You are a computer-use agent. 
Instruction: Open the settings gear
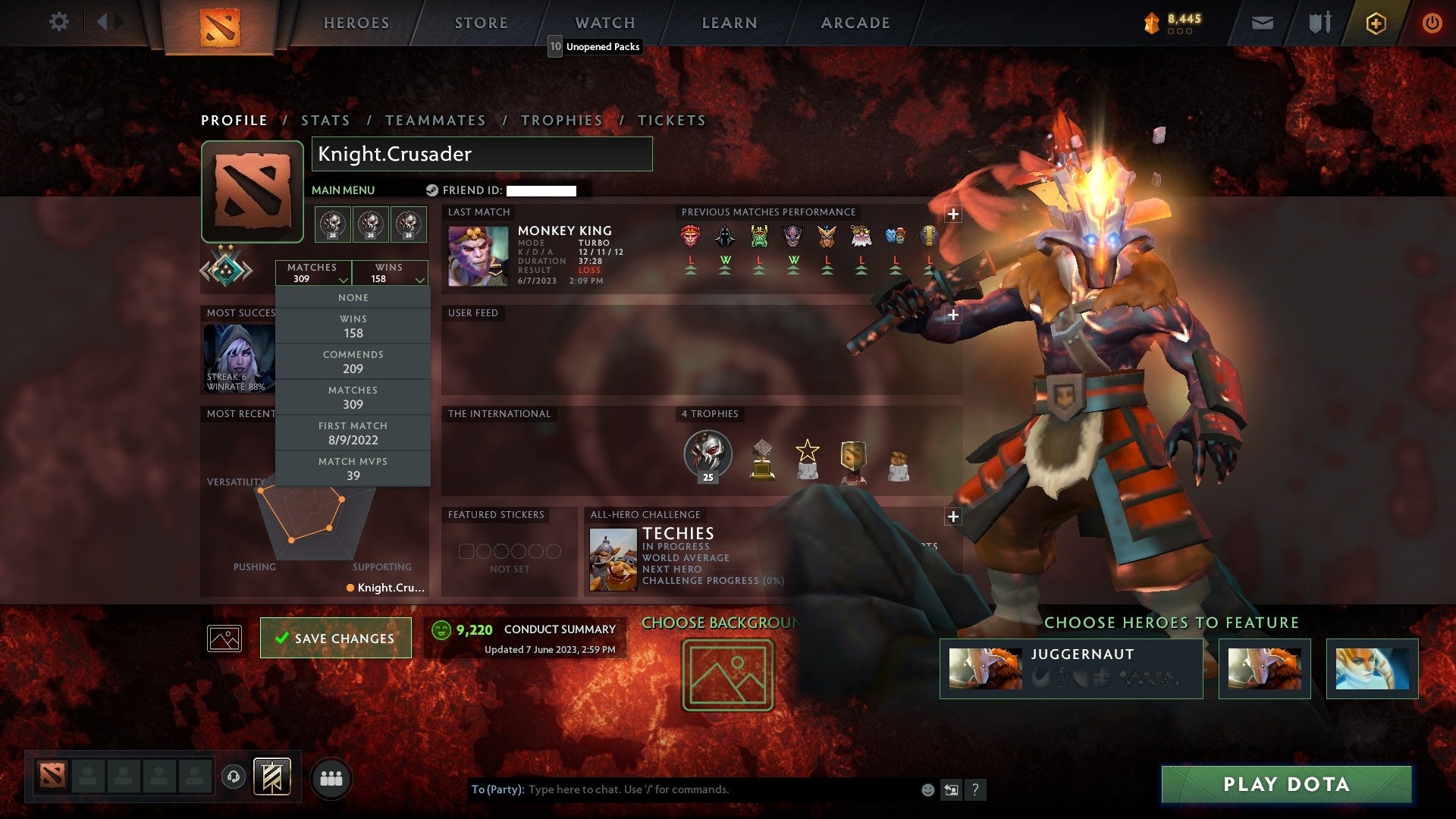[x=59, y=21]
